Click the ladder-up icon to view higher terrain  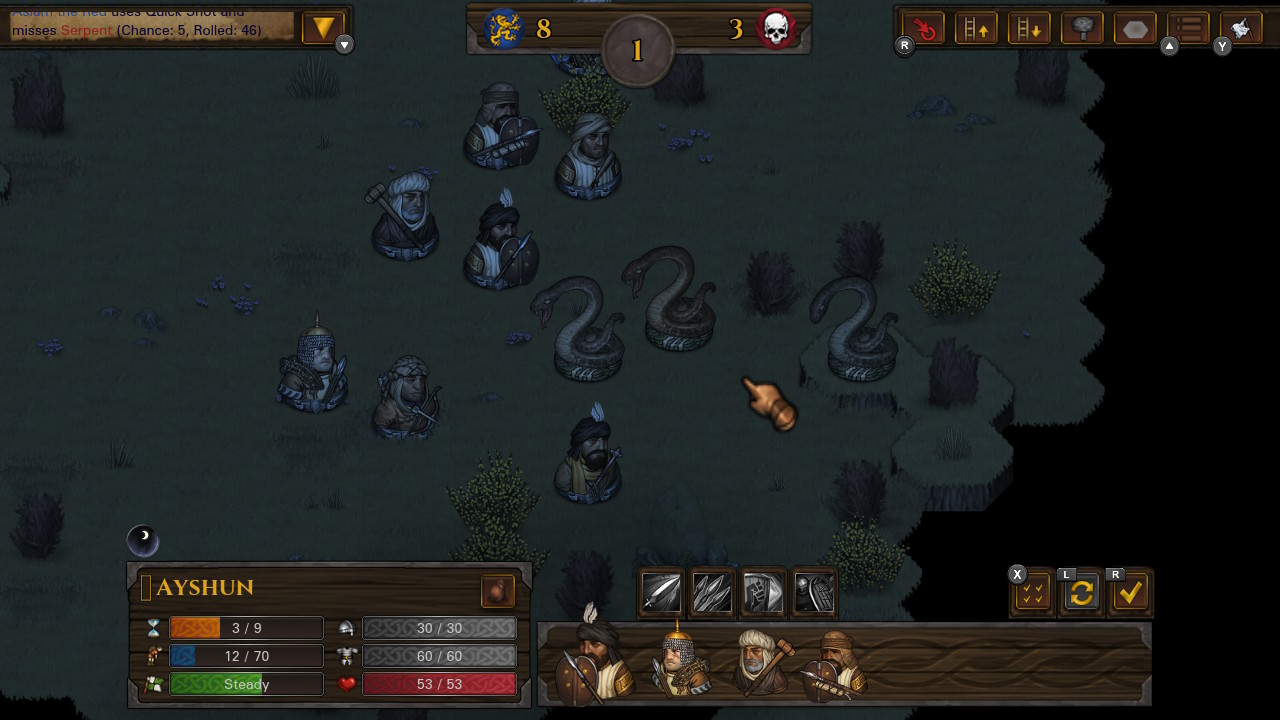pos(975,28)
